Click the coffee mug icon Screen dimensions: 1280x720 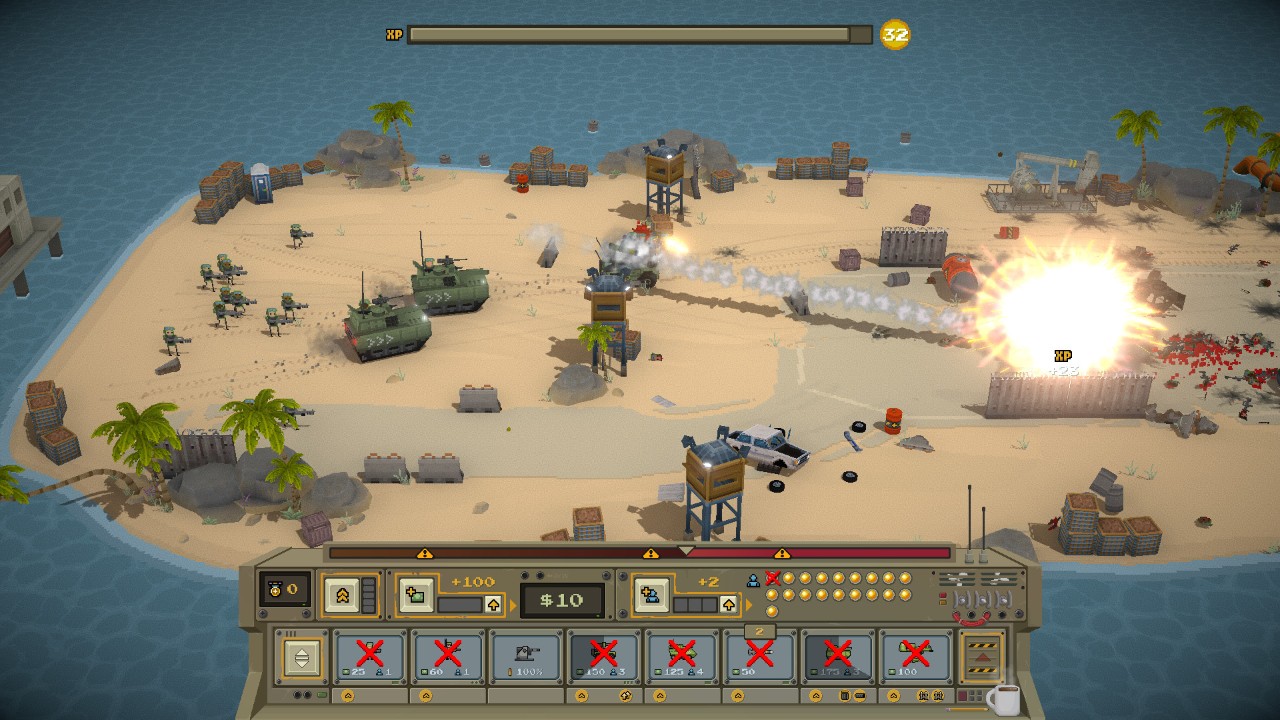pyautogui.click(x=1003, y=700)
